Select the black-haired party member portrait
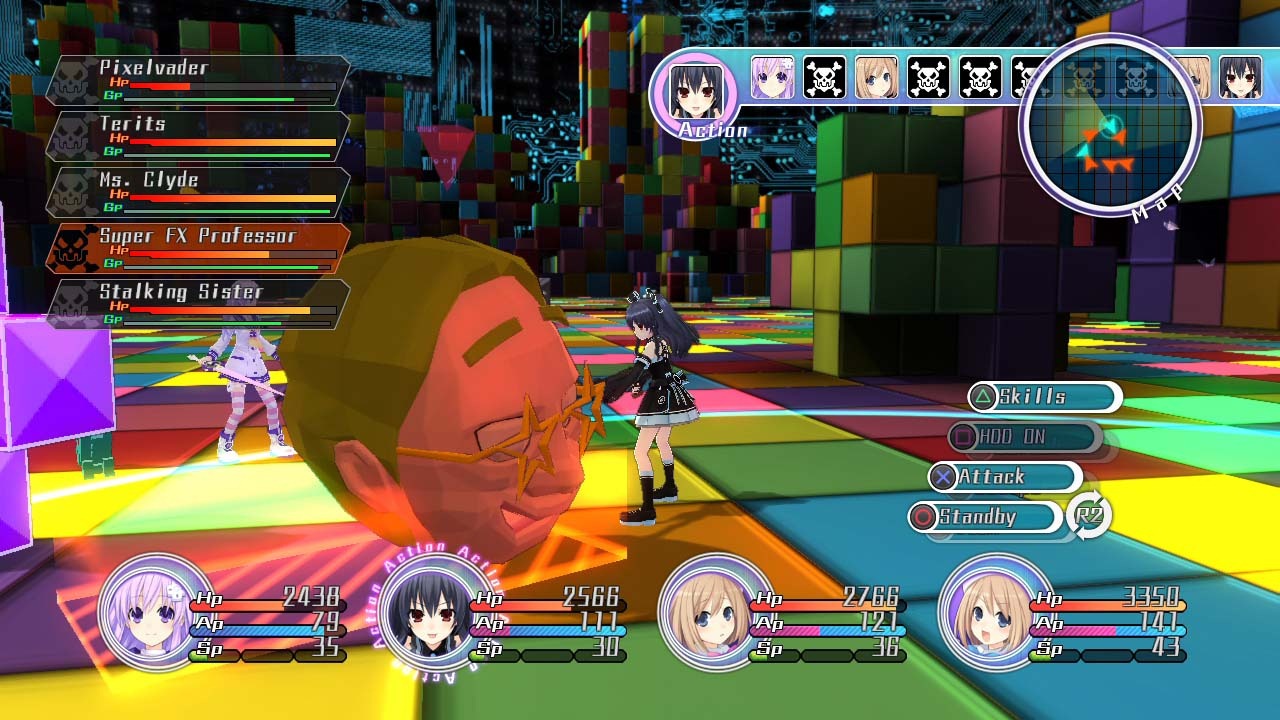The image size is (1280, 720). coord(435,612)
